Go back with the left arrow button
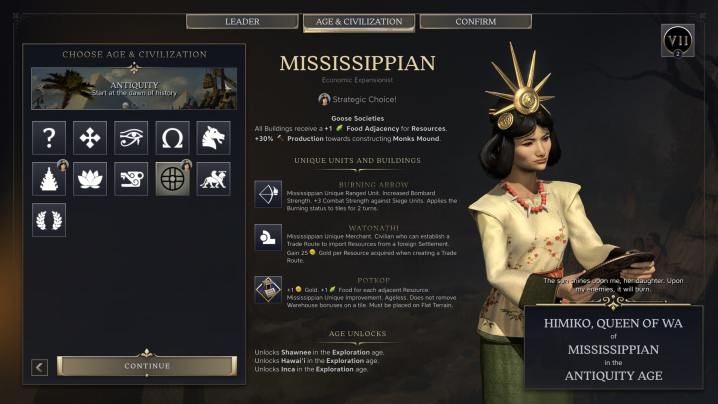The height and width of the screenshot is (404, 718). [40, 367]
